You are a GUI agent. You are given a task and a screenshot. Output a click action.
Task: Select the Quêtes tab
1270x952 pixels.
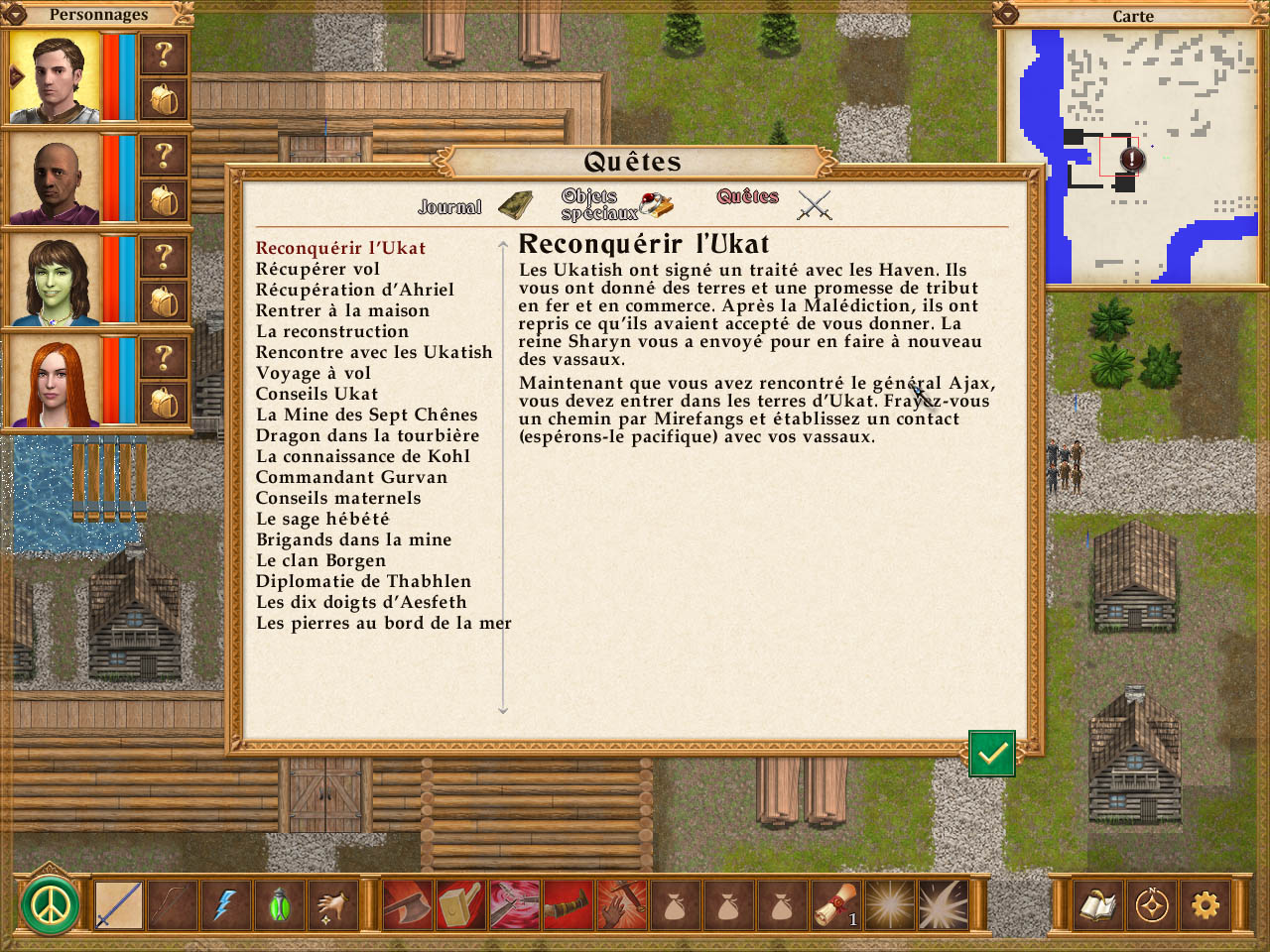pyautogui.click(x=773, y=202)
